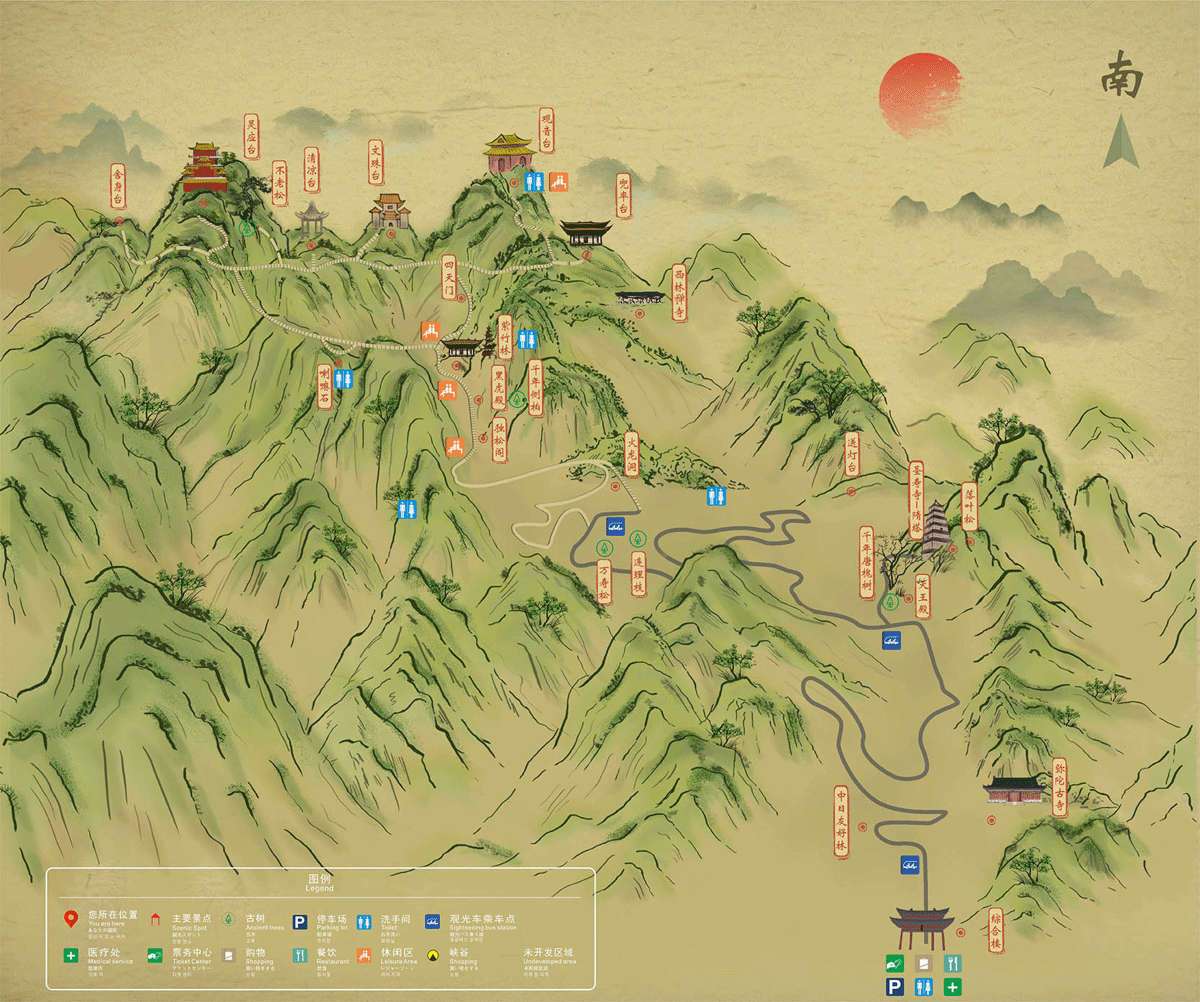This screenshot has height=1002, width=1200.
Task: Select the 弥陀古寺 temple label
Action: pyautogui.click(x=1060, y=789)
